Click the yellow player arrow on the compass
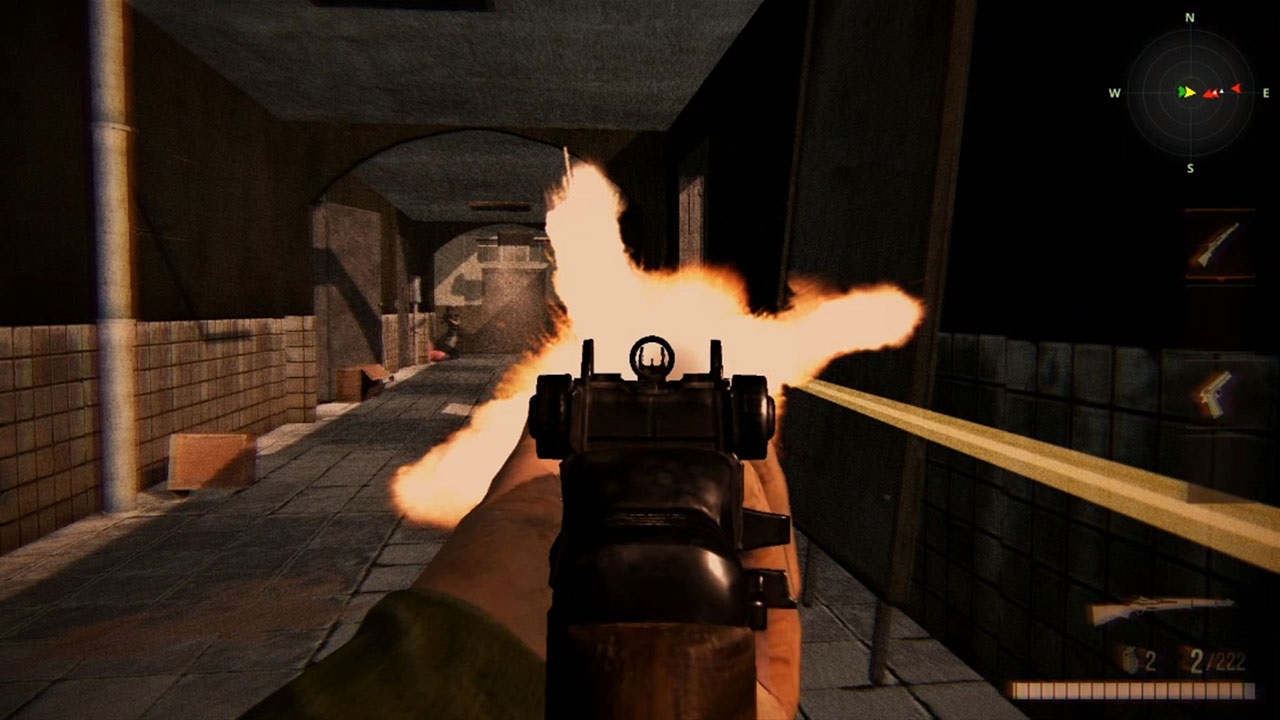The width and height of the screenshot is (1280, 720). tap(1190, 92)
